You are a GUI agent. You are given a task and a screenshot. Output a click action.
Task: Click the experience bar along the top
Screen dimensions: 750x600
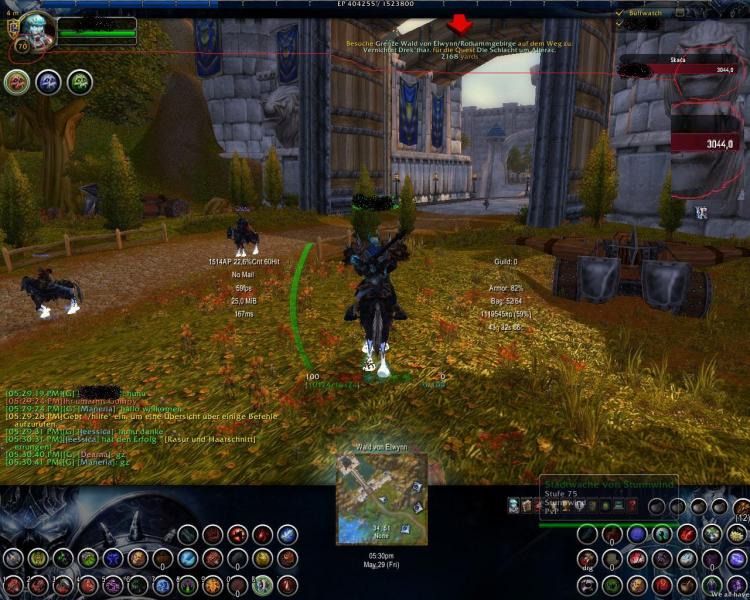pos(375,4)
